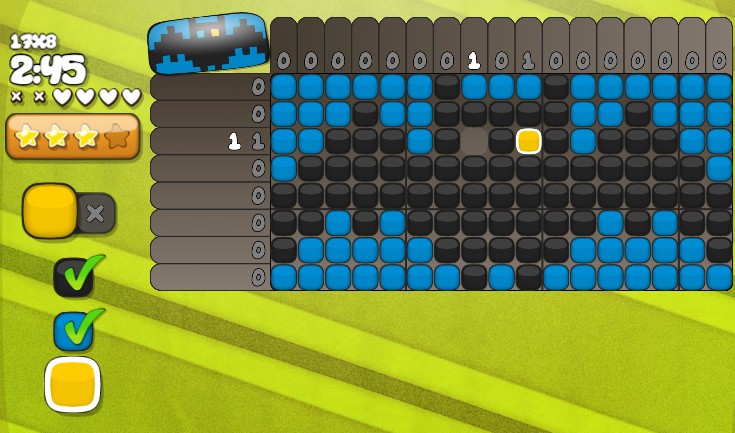Open the puzzle picture preview thumbnail
The height and width of the screenshot is (433, 735).
pos(208,44)
